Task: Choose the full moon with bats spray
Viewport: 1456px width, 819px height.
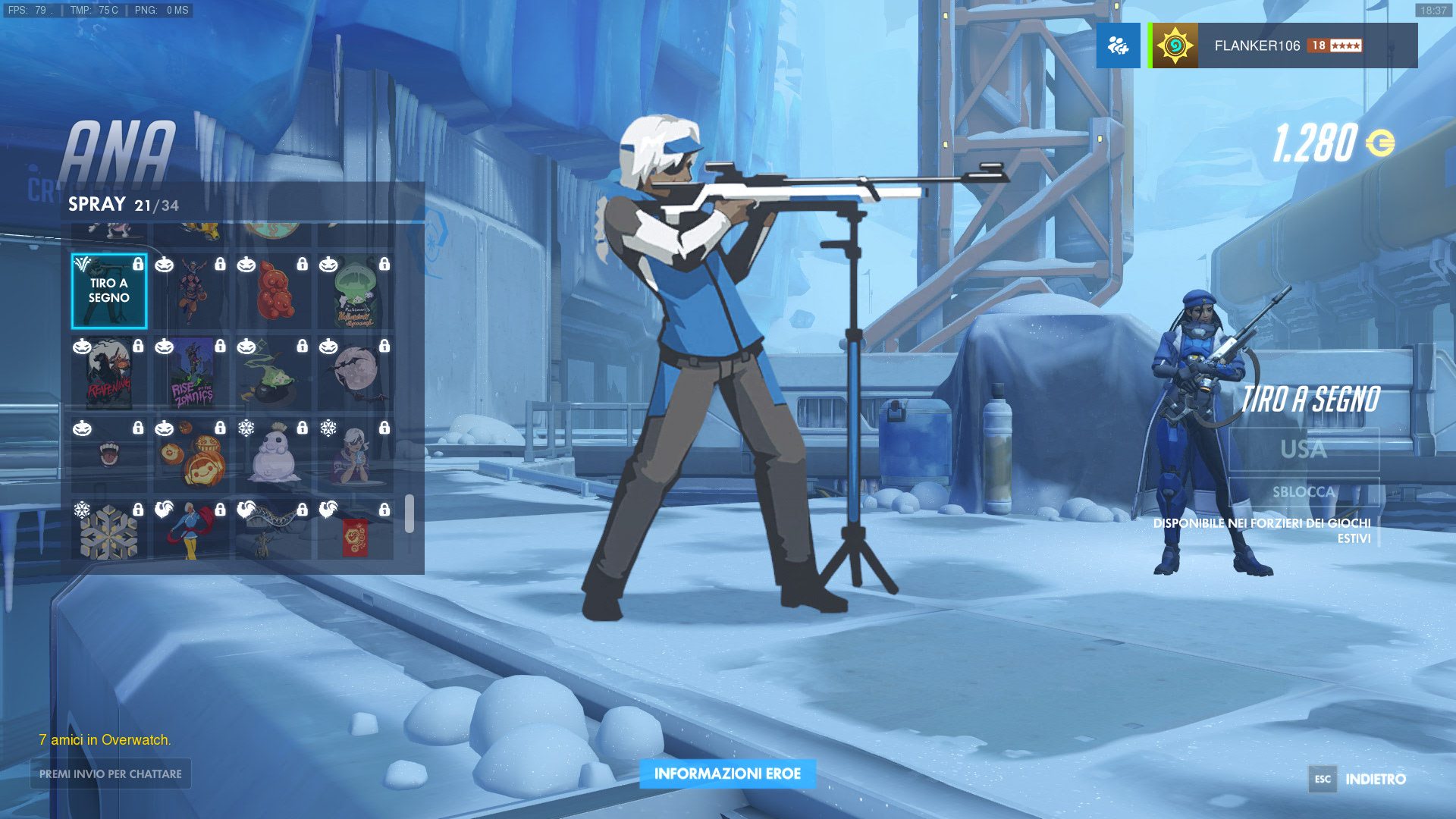Action: click(356, 374)
